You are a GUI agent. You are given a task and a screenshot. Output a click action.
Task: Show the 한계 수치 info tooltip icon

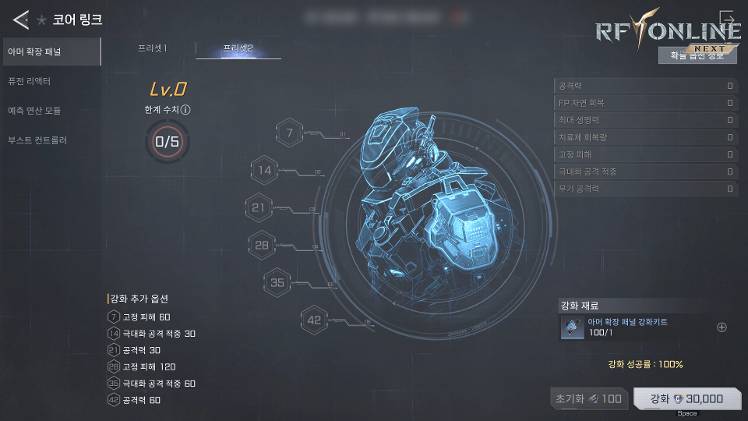point(187,110)
